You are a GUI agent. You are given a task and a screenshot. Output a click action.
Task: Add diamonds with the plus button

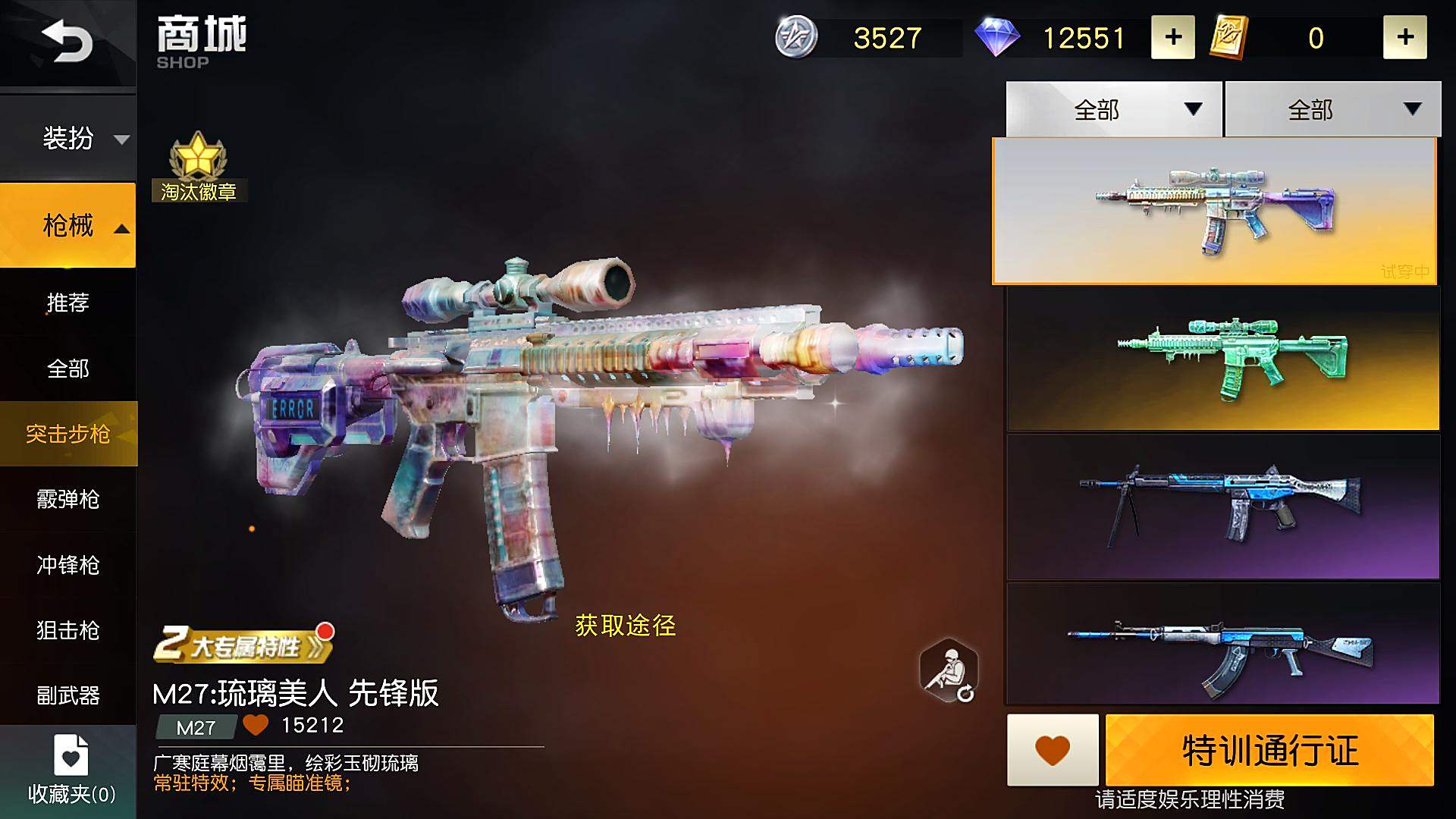[x=1172, y=36]
